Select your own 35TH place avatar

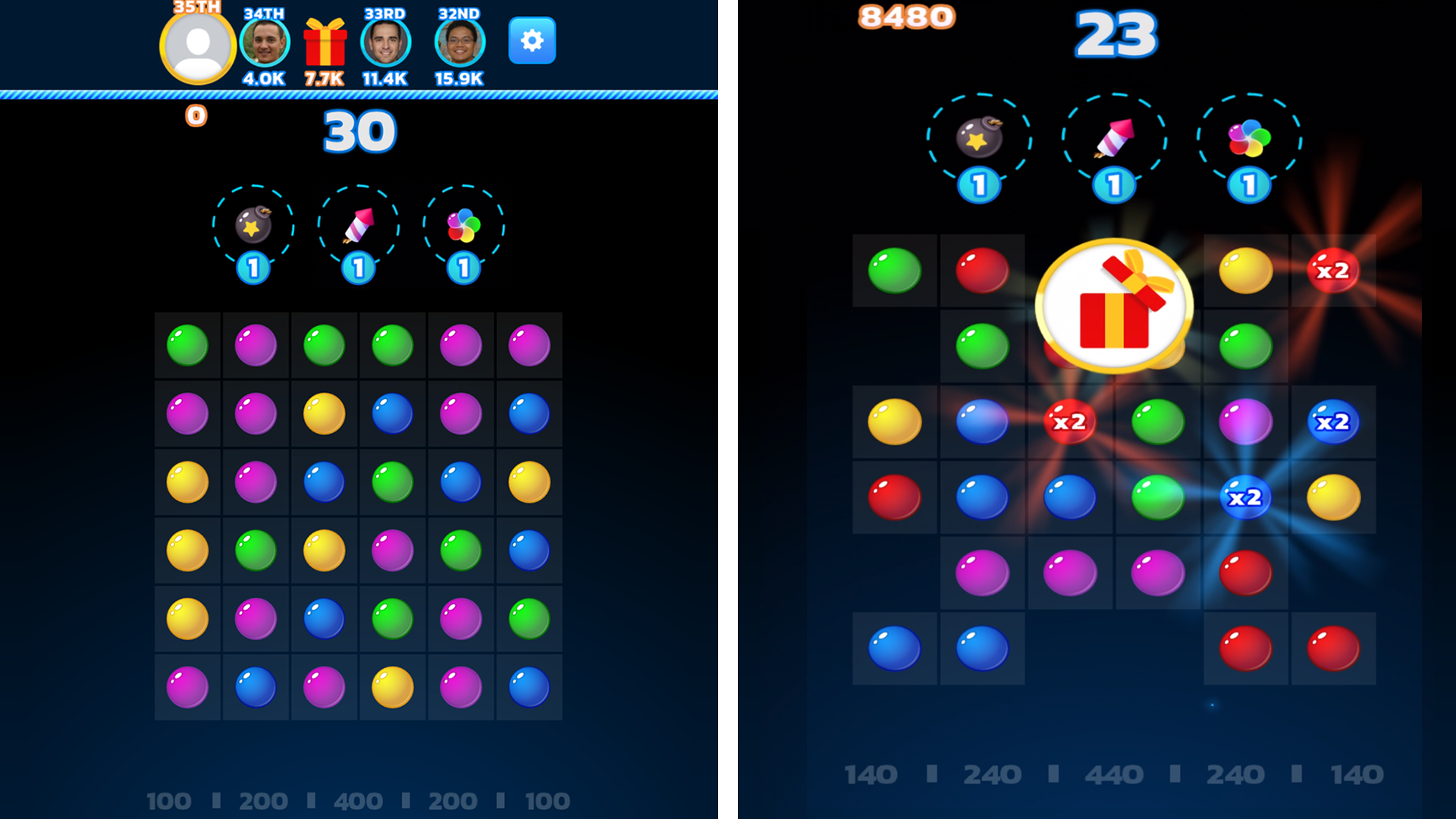196,45
